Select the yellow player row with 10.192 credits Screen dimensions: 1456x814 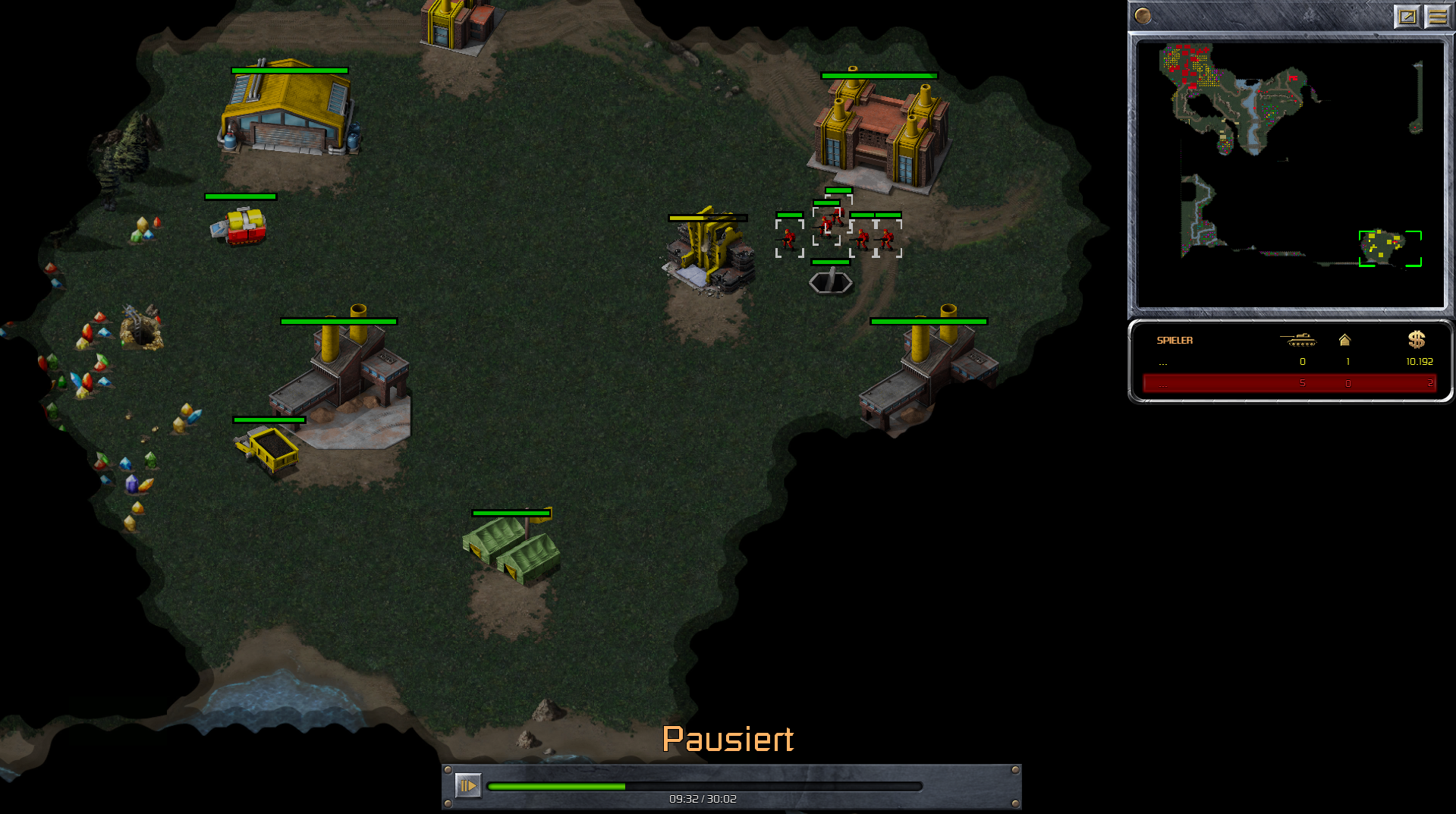click(1289, 362)
